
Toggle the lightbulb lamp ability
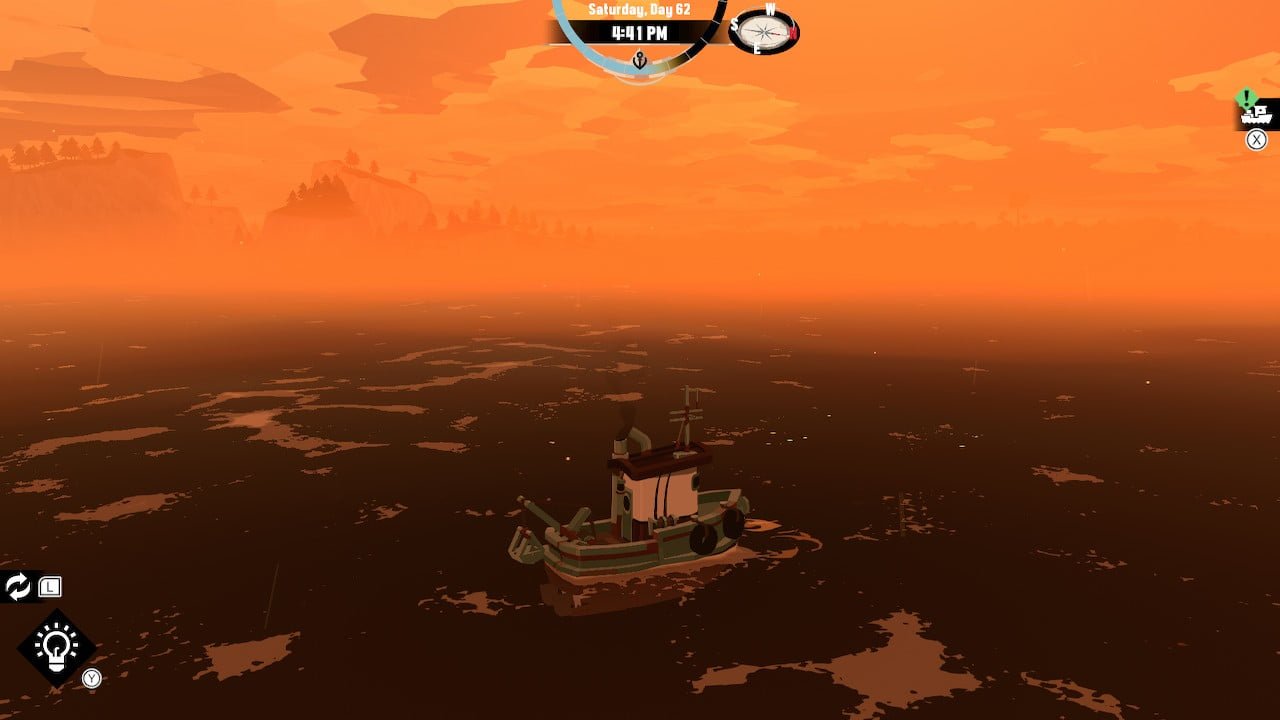click(56, 648)
